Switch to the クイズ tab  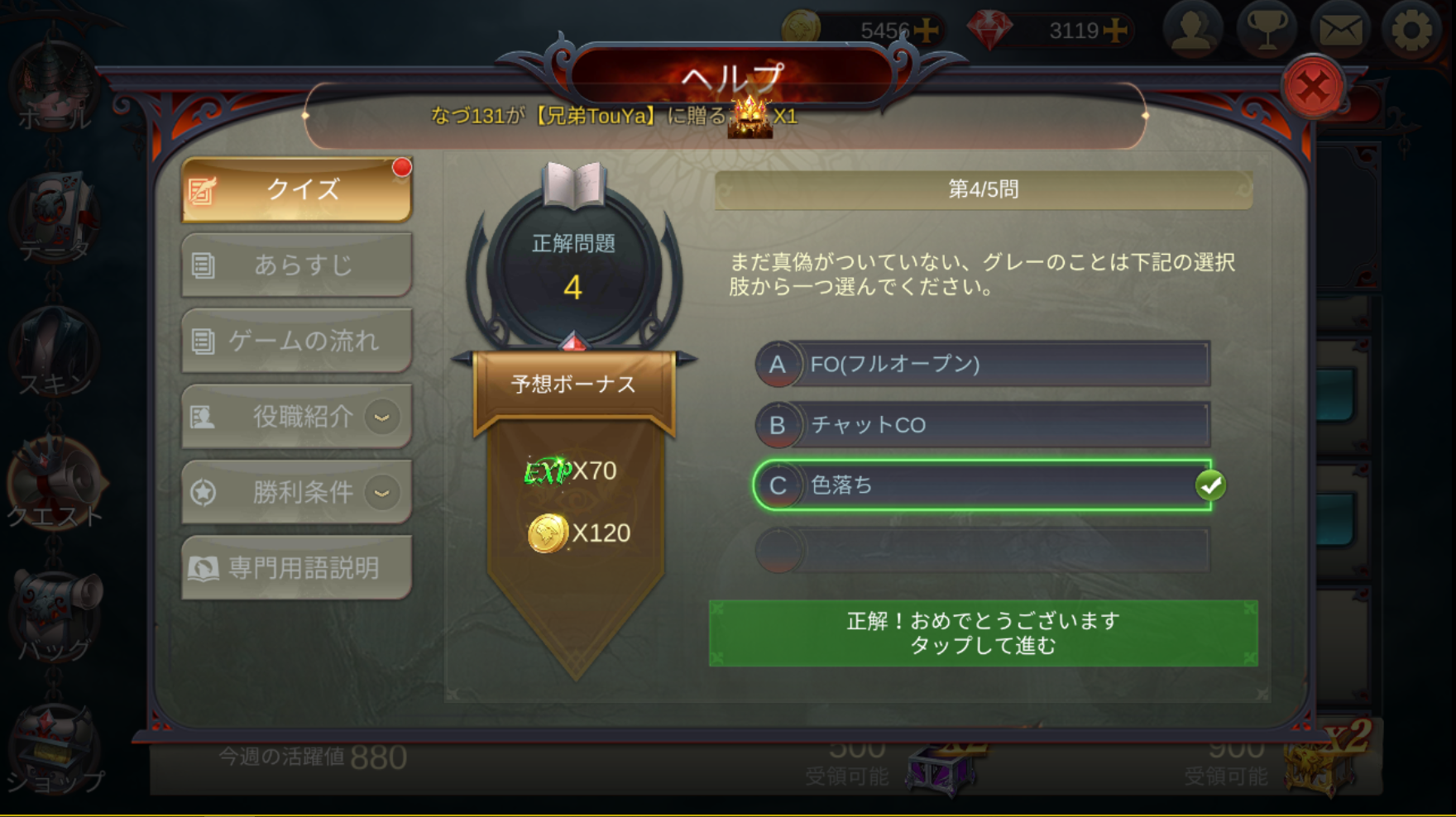click(297, 190)
